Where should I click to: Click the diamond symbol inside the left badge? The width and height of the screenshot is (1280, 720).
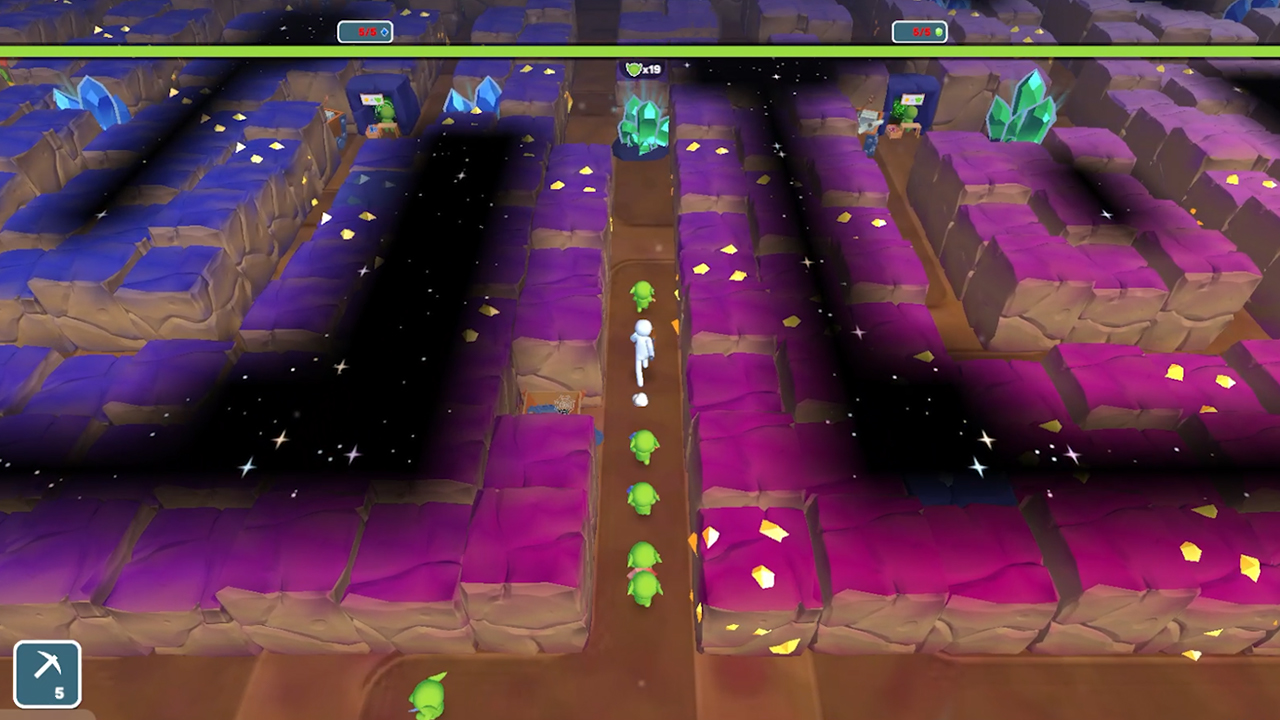pyautogui.click(x=383, y=31)
